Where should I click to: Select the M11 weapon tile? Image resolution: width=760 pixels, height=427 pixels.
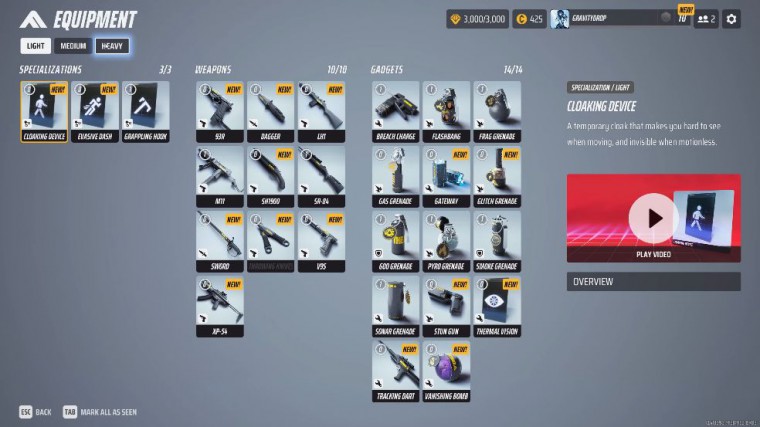220,176
